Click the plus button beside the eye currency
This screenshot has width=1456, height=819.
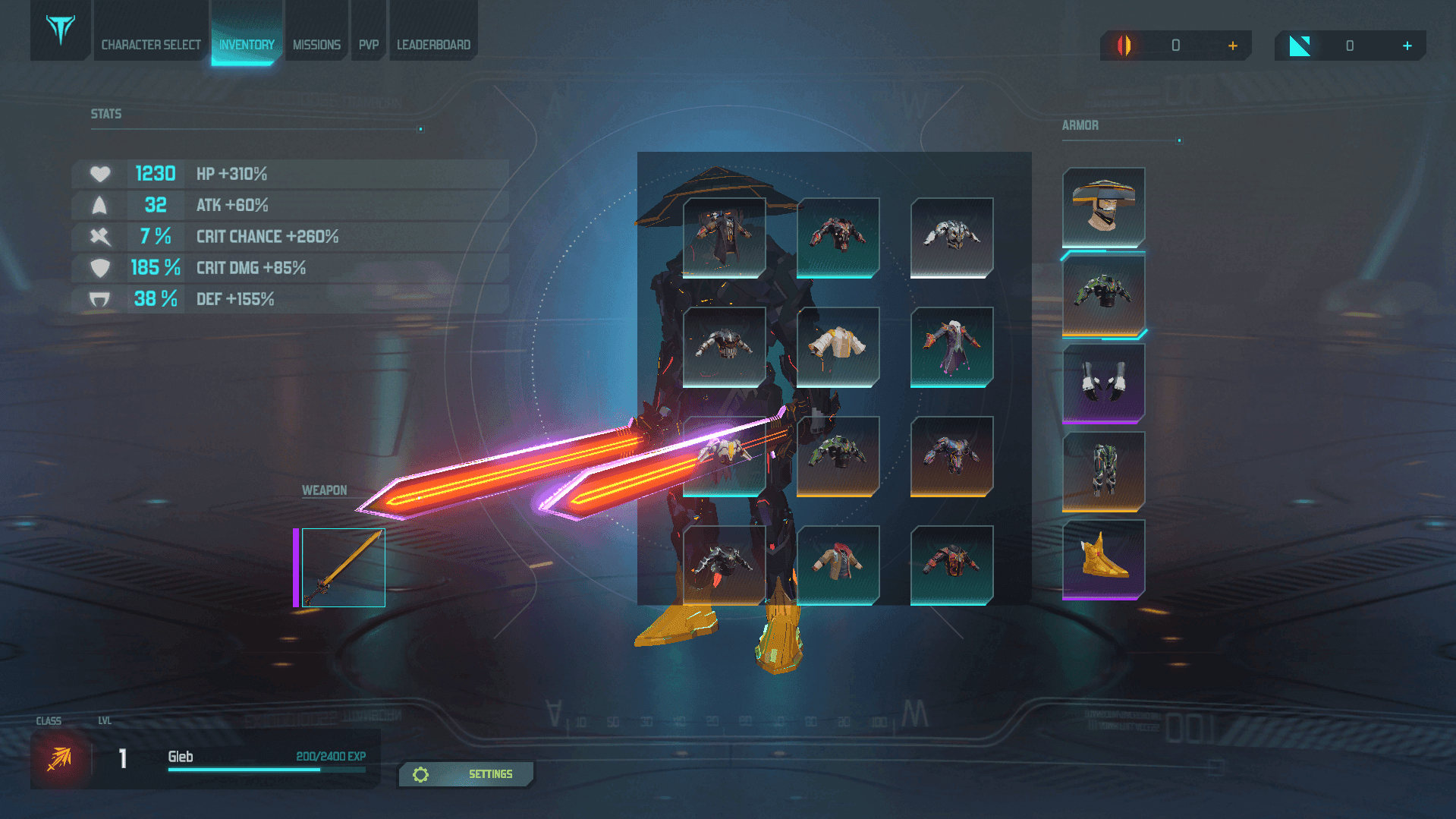1233,46
